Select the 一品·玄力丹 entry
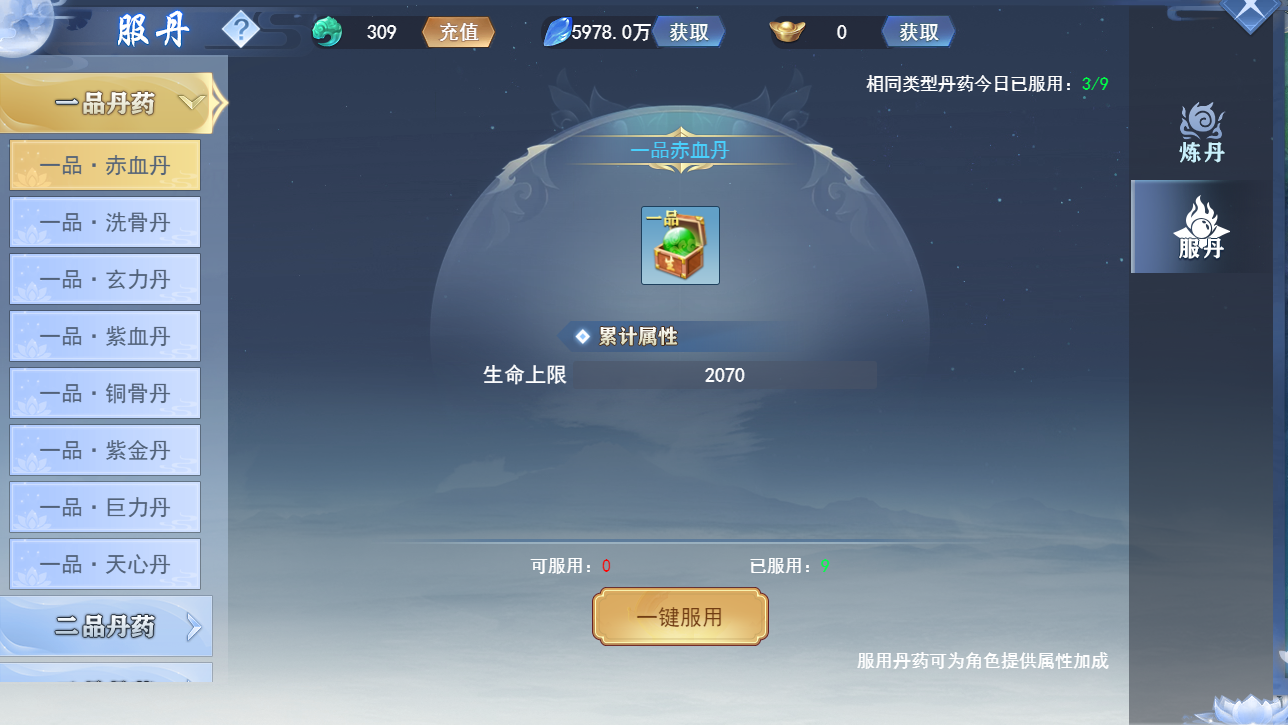The image size is (1288, 725). click(105, 279)
